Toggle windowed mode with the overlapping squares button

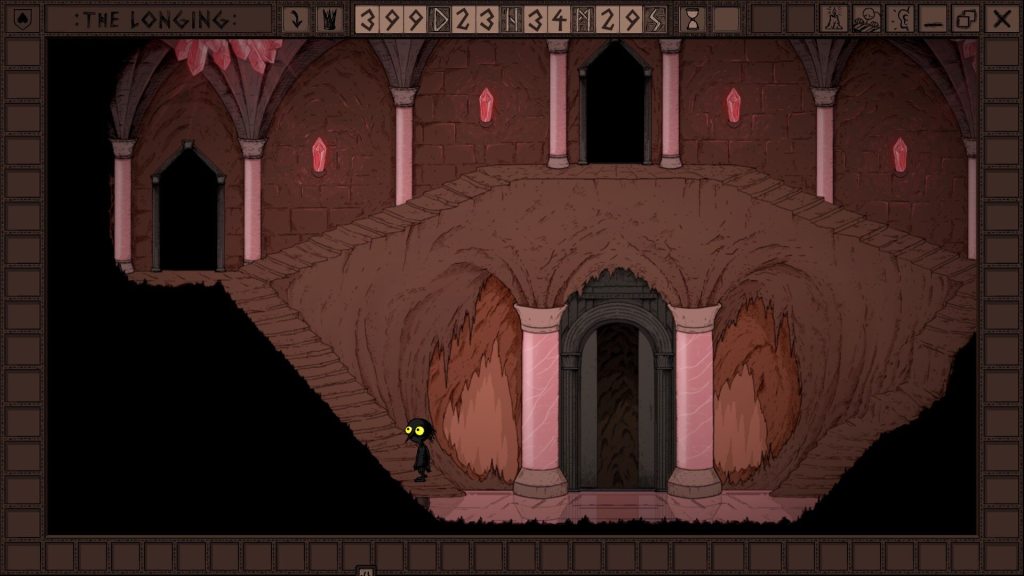966,18
